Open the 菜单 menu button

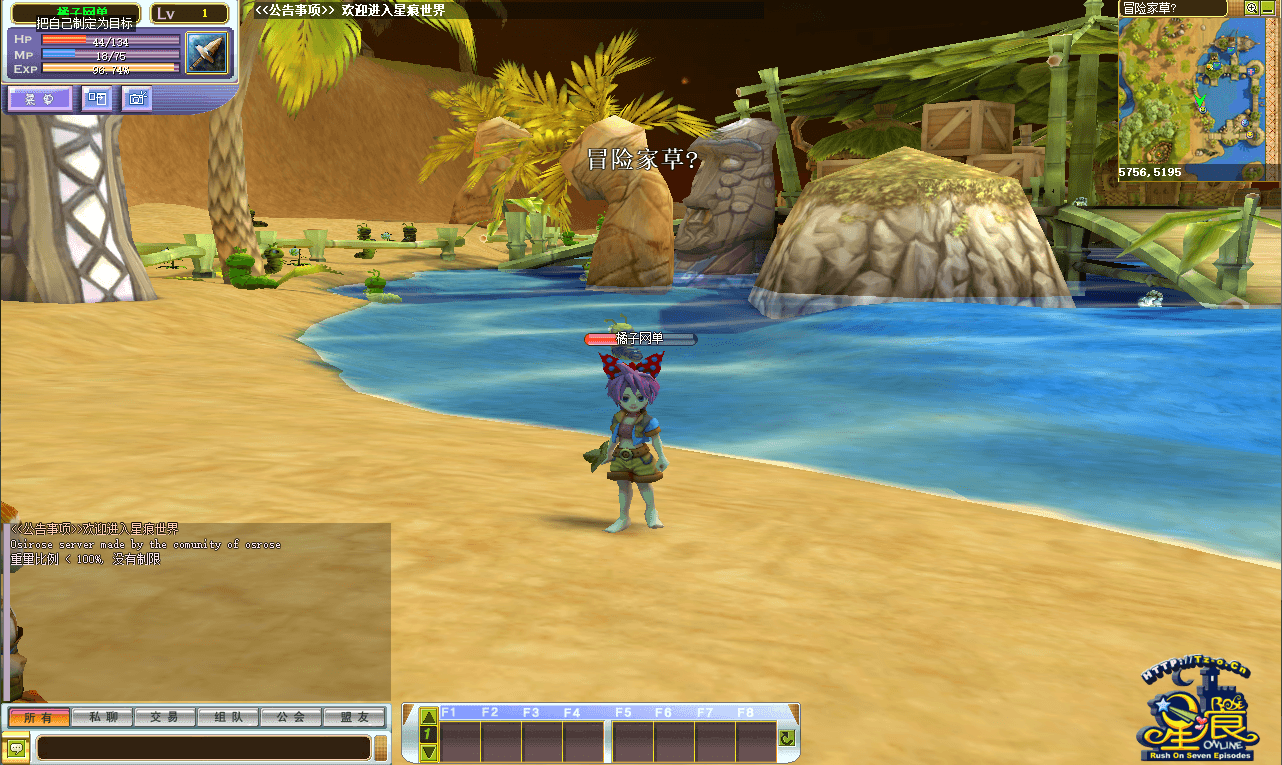[x=40, y=98]
